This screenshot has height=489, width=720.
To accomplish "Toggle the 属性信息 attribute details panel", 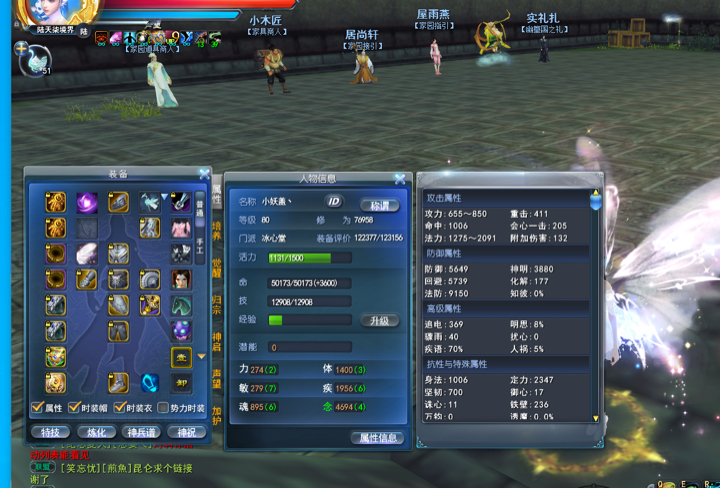I will (x=379, y=438).
